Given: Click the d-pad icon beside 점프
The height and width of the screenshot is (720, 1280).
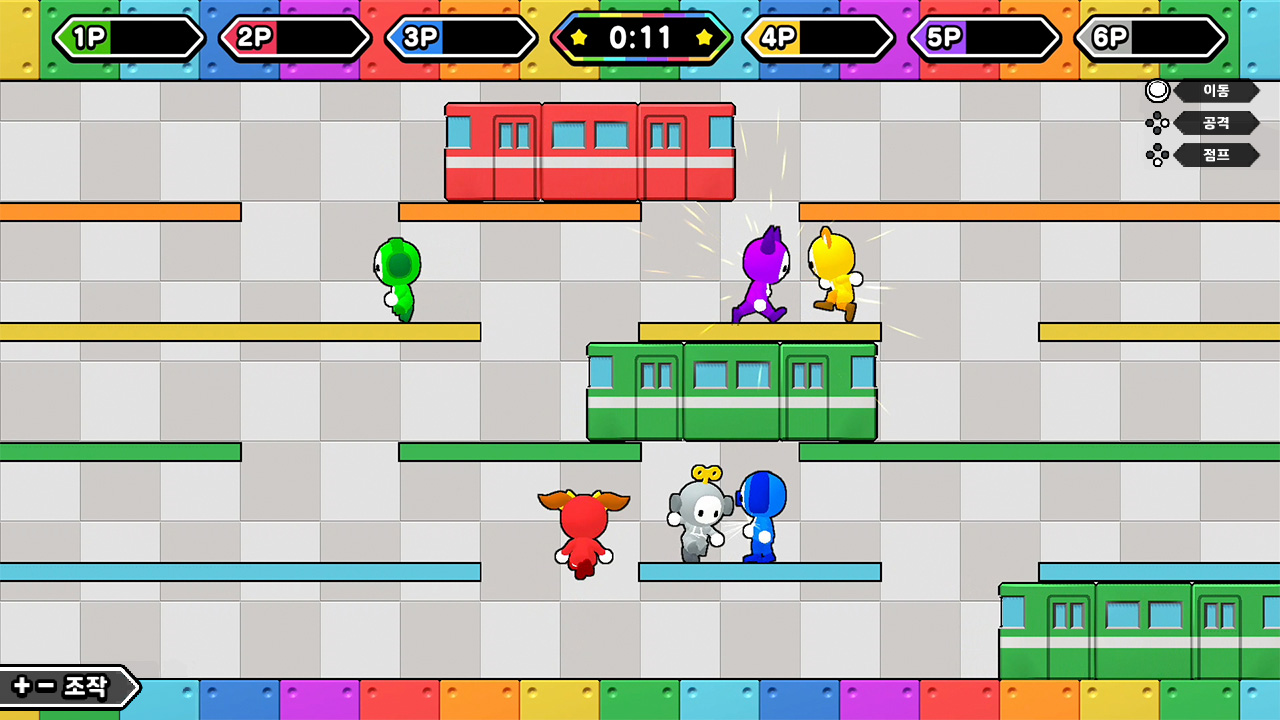Looking at the screenshot, I should (1158, 155).
